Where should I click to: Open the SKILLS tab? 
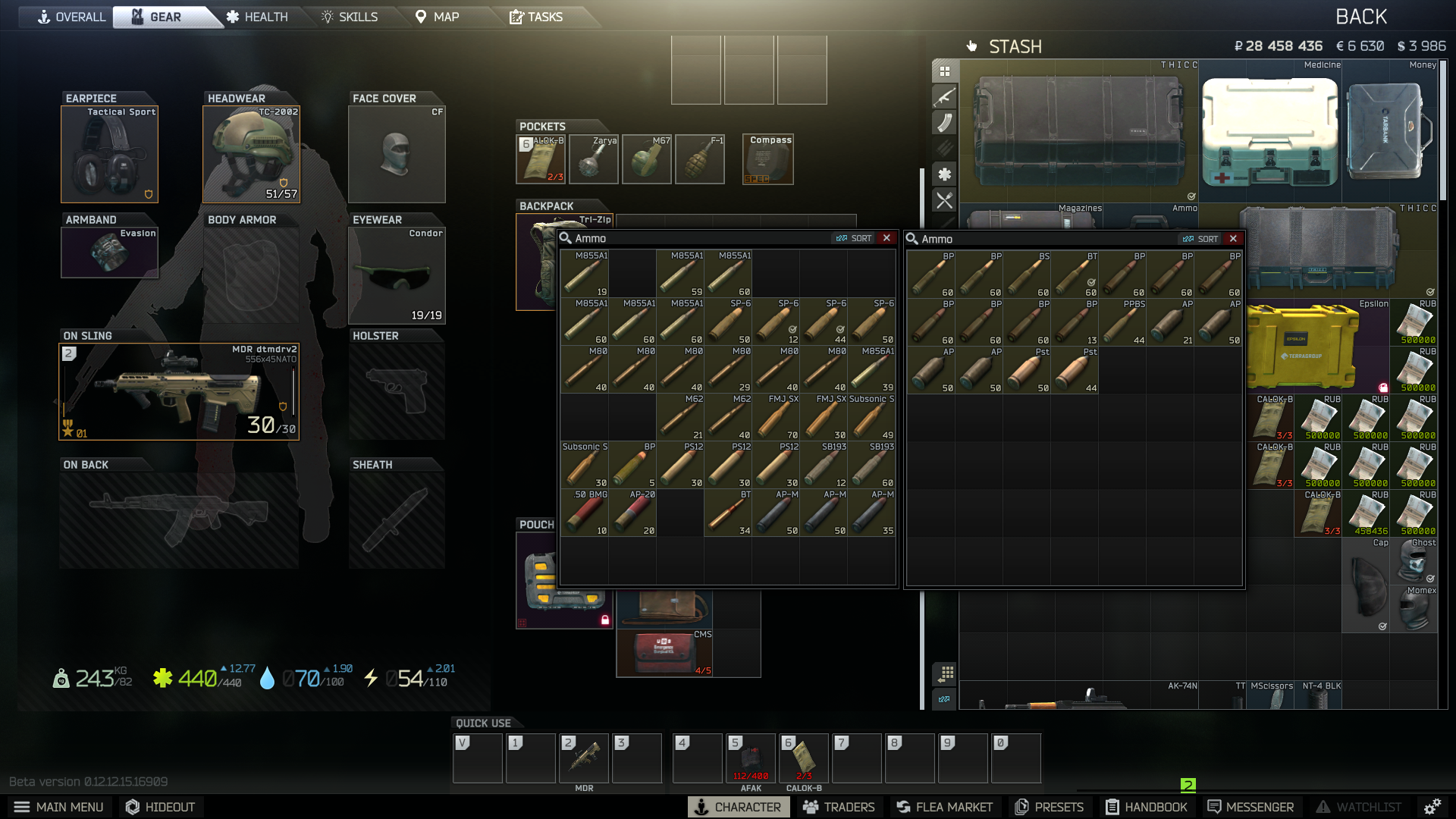click(350, 16)
